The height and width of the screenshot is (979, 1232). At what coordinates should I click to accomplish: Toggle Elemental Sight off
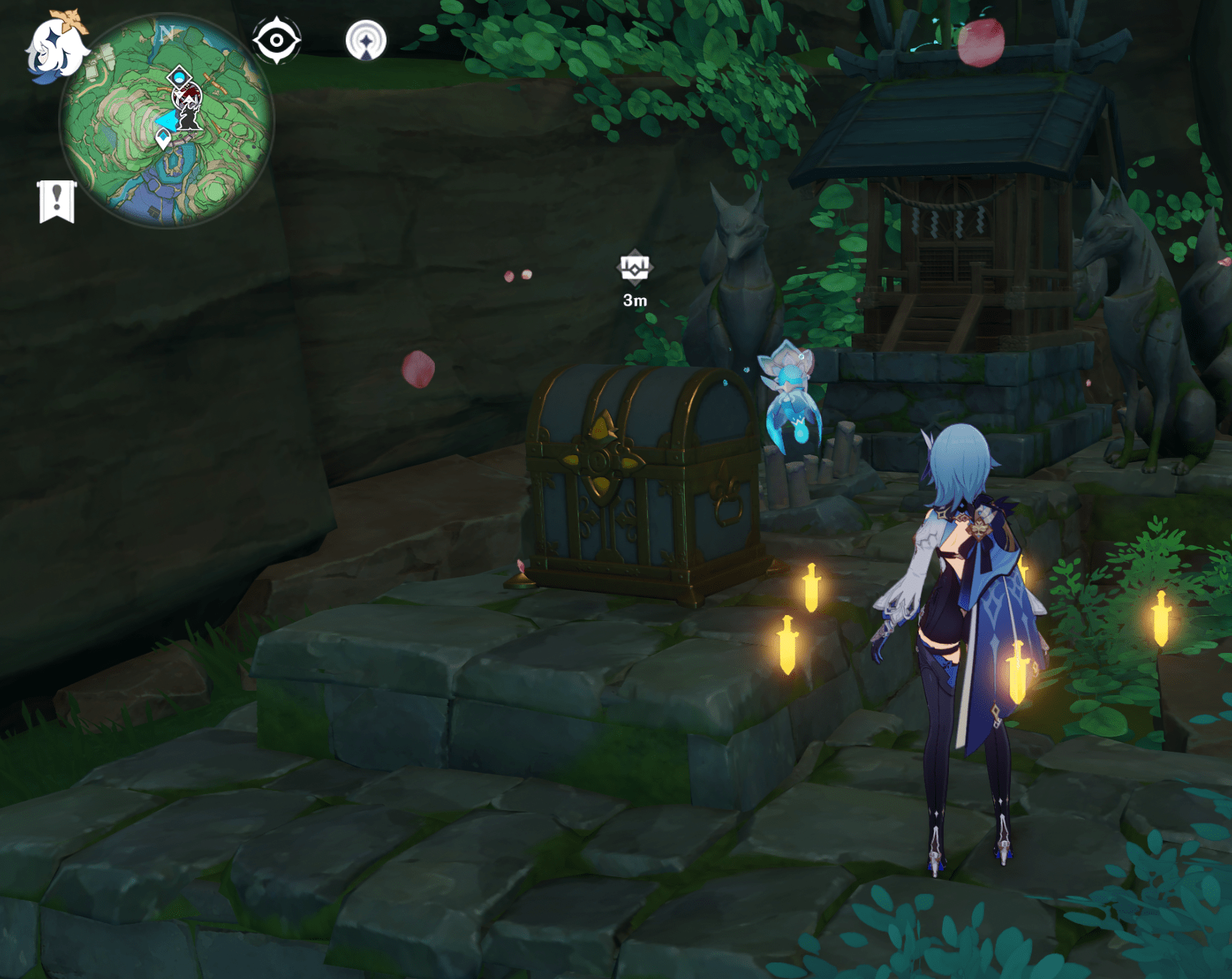276,38
